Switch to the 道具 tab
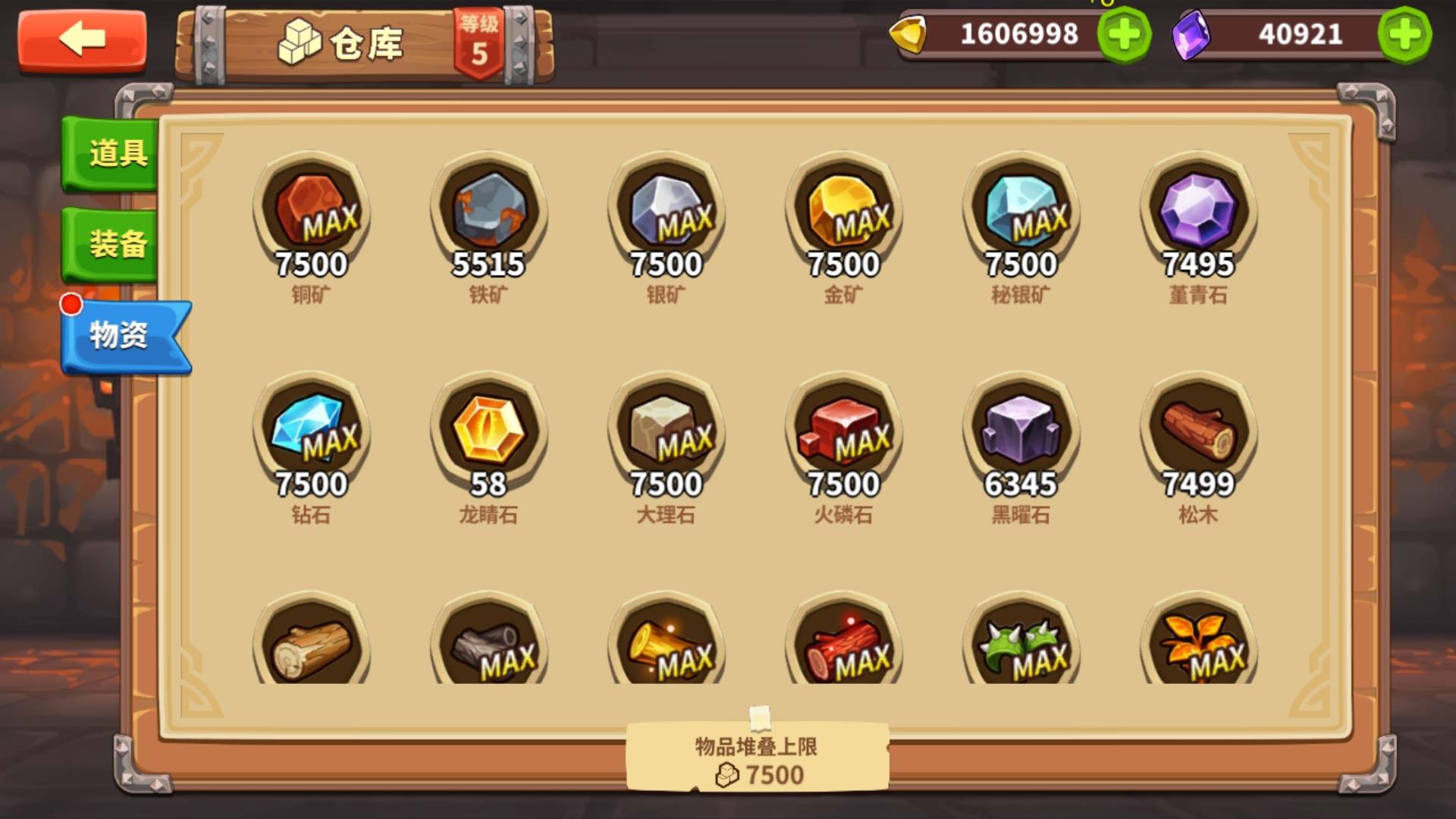Image resolution: width=1456 pixels, height=819 pixels. pyautogui.click(x=111, y=155)
